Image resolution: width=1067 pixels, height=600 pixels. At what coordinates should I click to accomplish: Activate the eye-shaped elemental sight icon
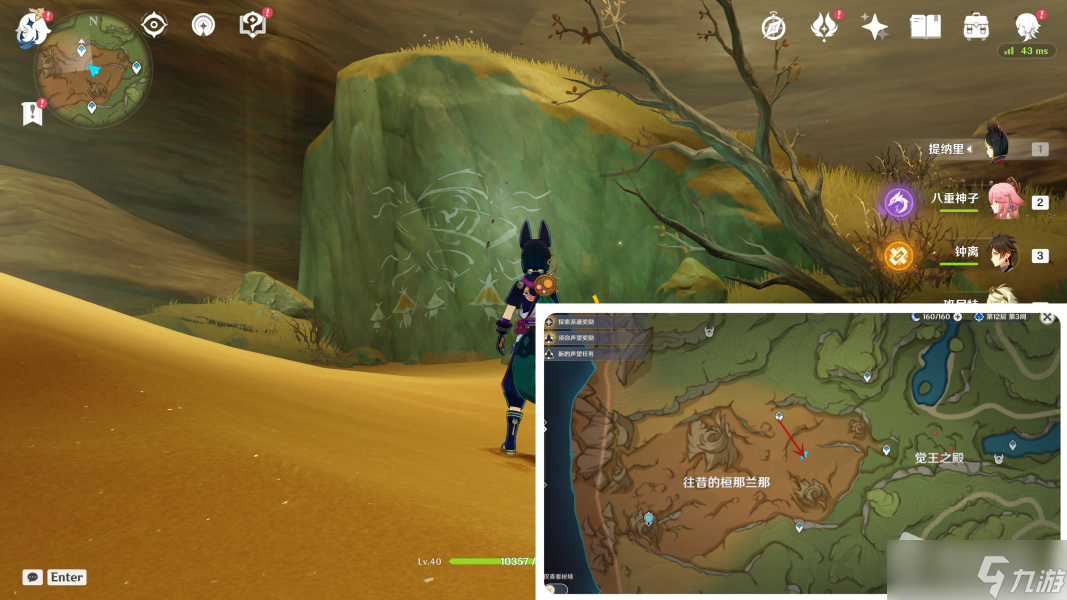153,25
